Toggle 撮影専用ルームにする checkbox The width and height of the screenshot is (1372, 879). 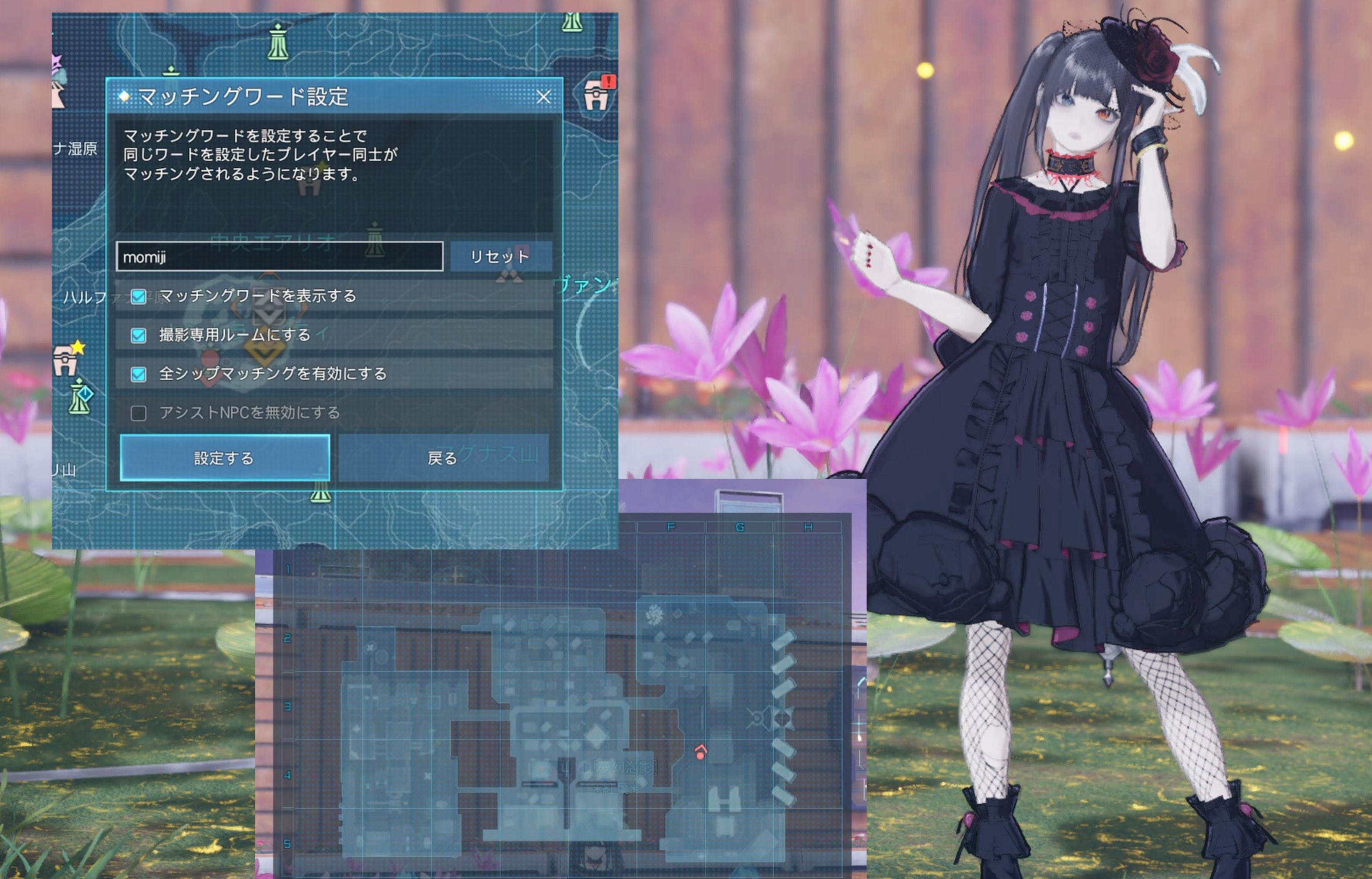click(138, 335)
